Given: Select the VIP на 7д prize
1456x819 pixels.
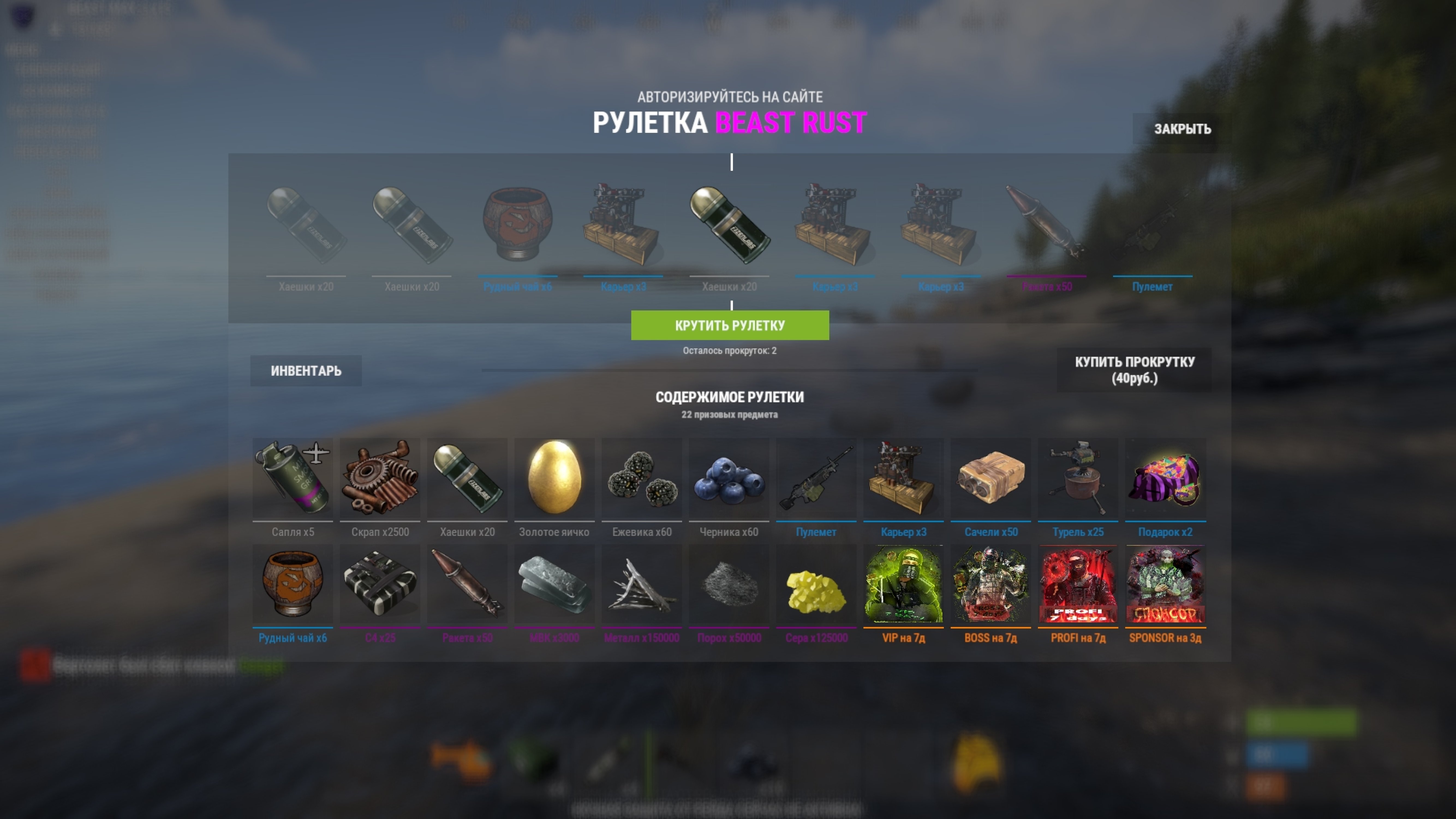Looking at the screenshot, I should 903,585.
